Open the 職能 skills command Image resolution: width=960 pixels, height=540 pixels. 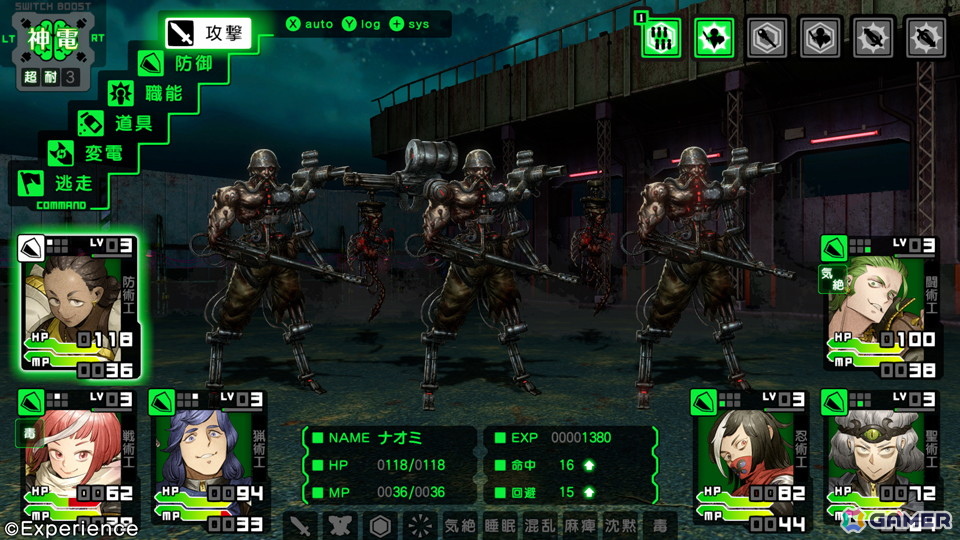coord(151,94)
